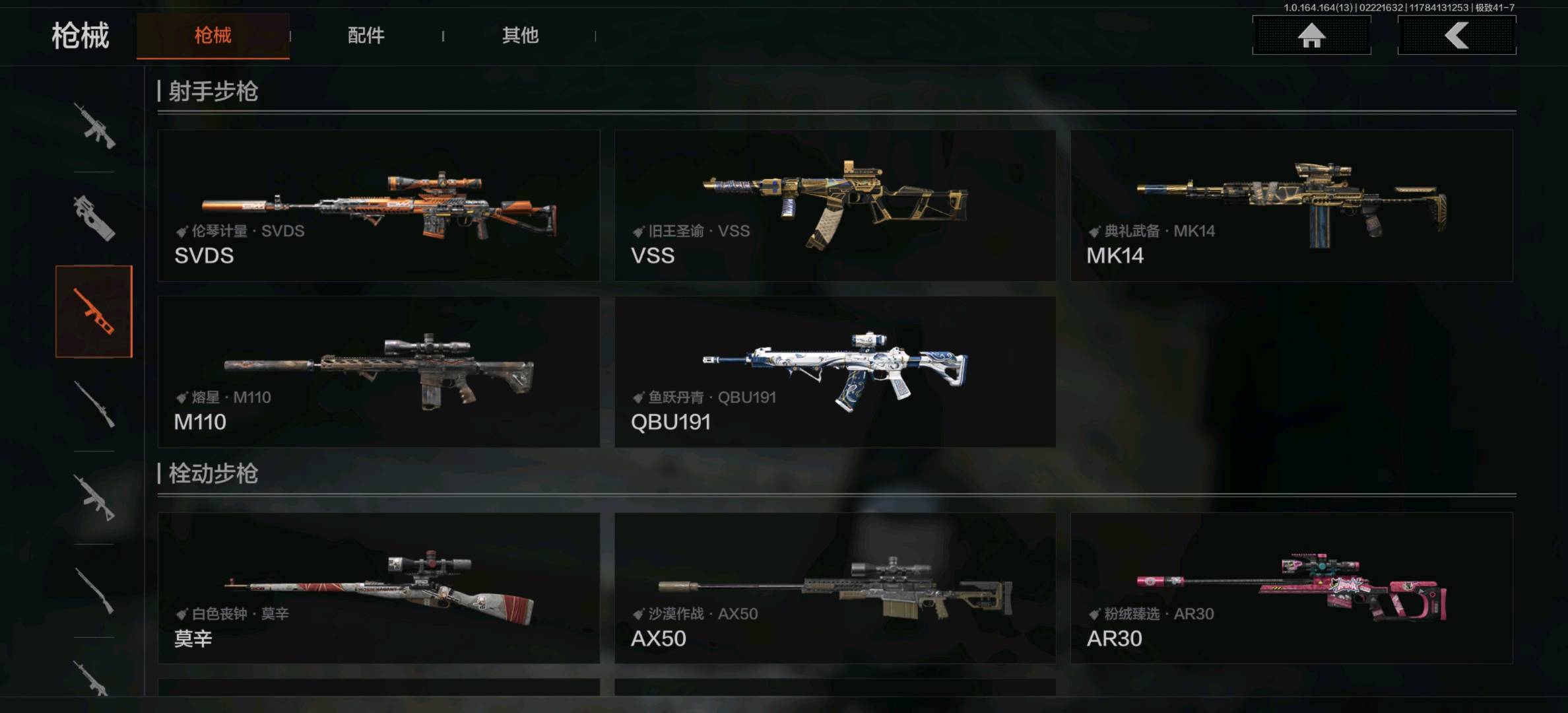Image resolution: width=1568 pixels, height=713 pixels.
Task: Show the P90 submachine gun category
Action: [x=94, y=218]
